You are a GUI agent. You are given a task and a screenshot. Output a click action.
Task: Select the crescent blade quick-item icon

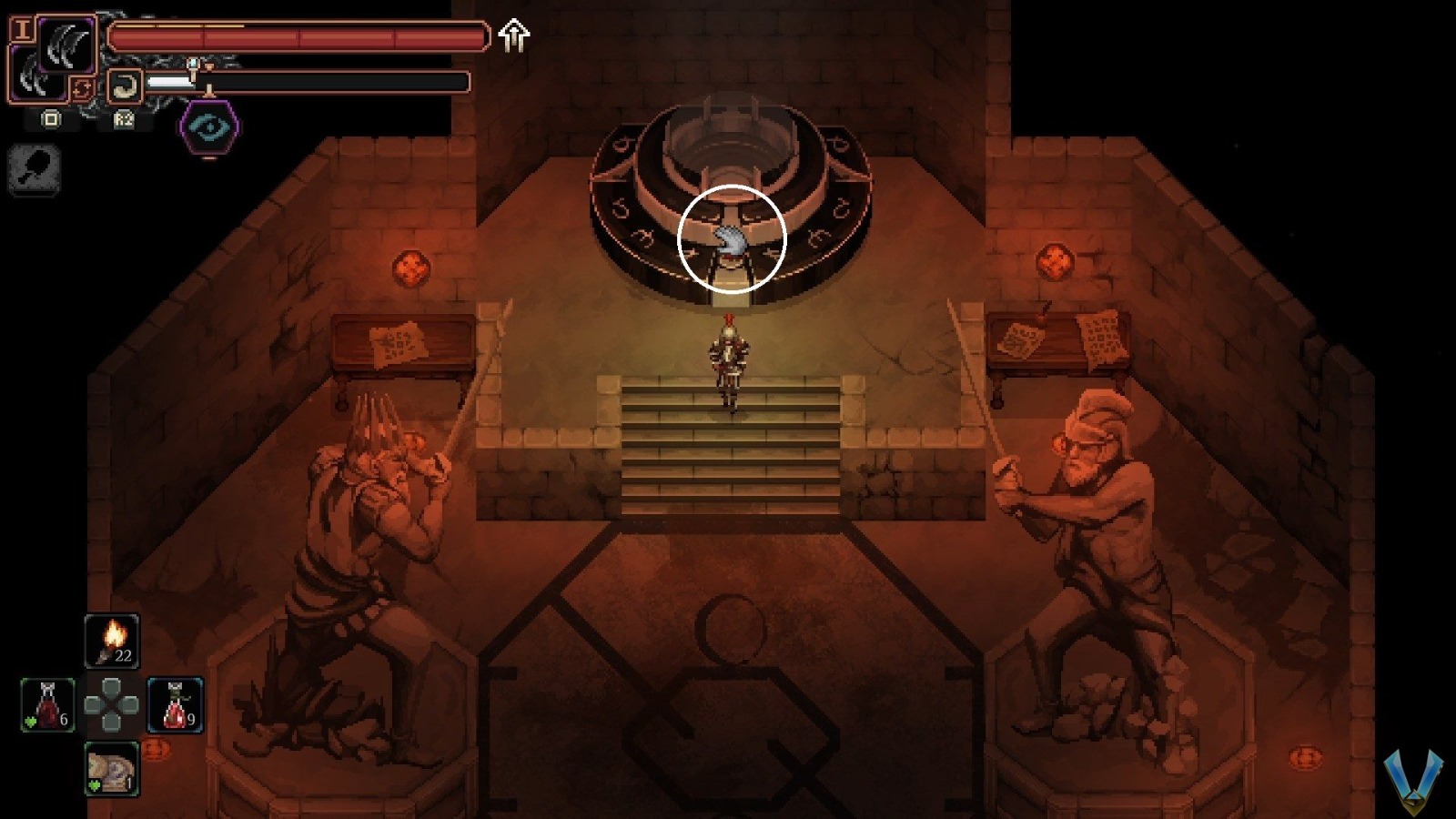click(125, 85)
